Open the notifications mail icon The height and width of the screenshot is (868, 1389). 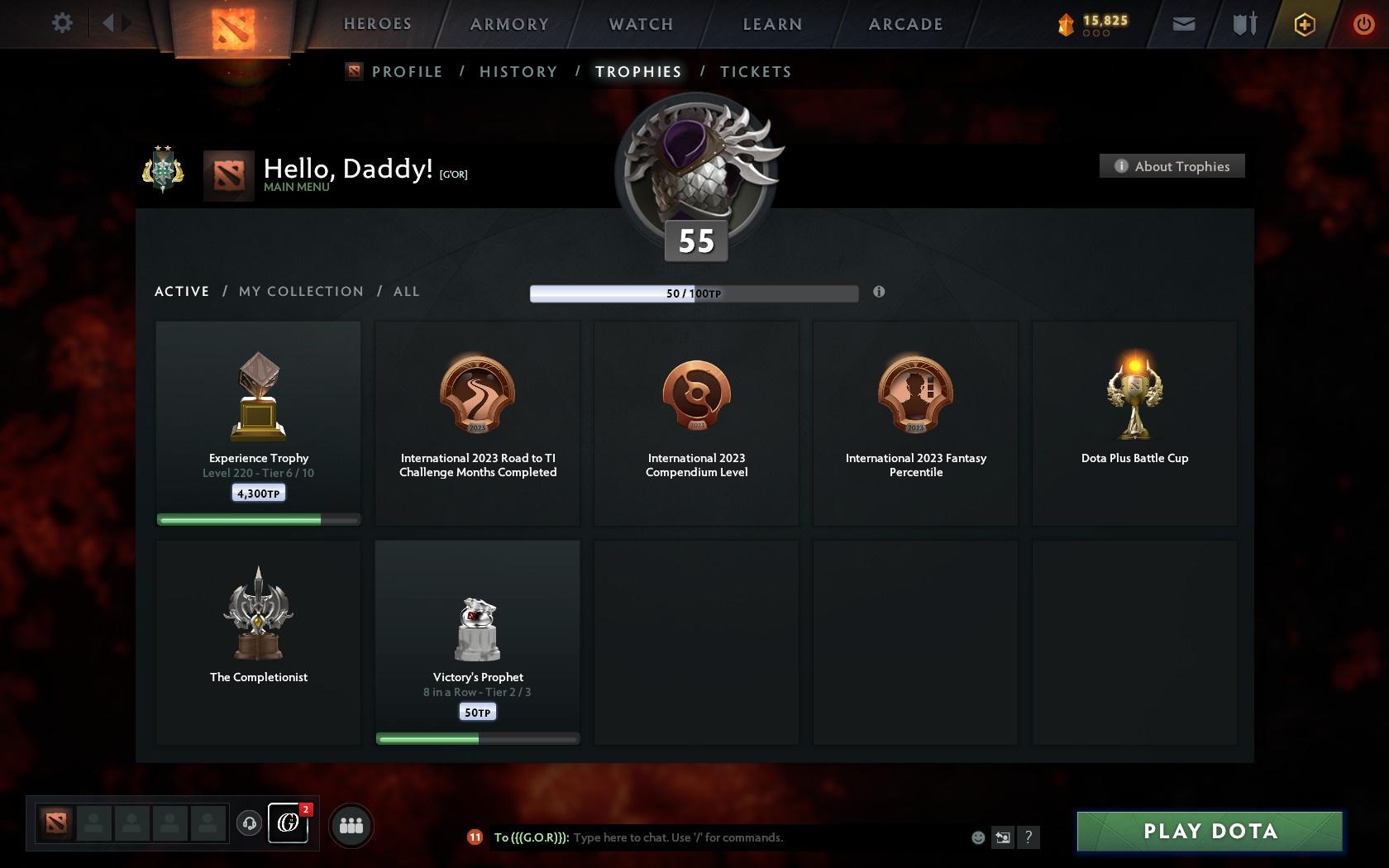click(x=1184, y=24)
